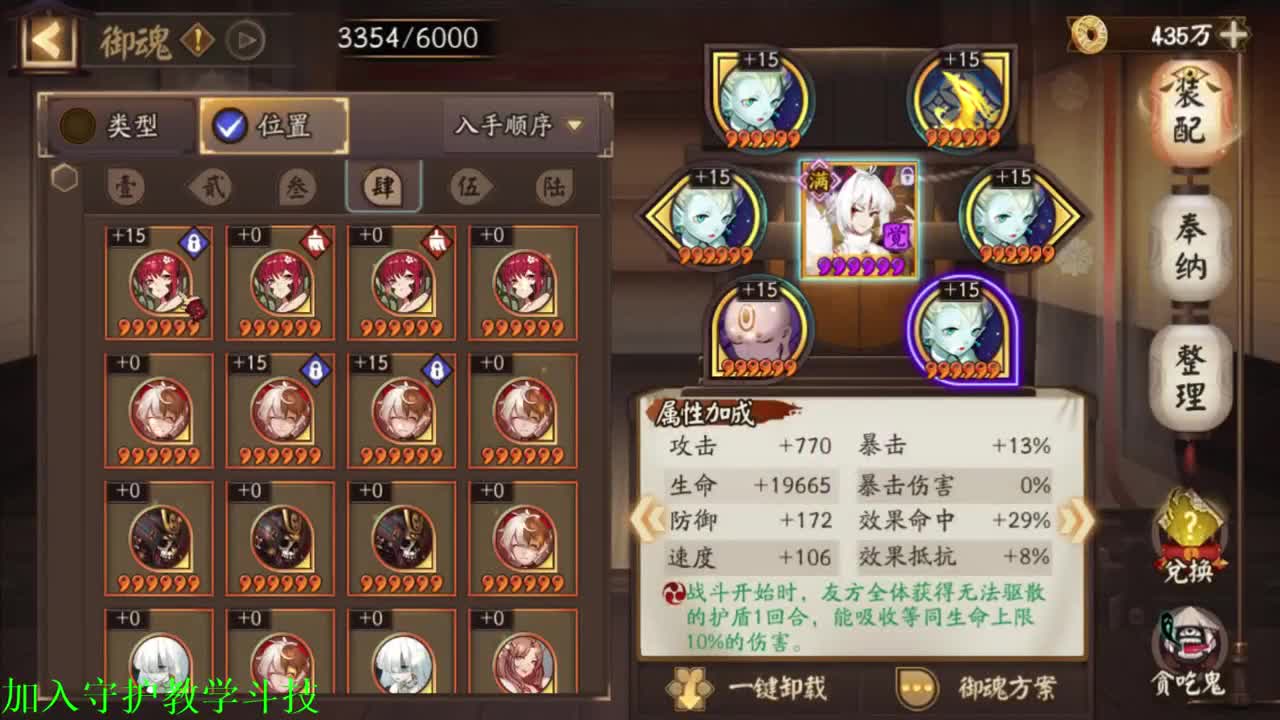Switch to the 伍 position tab
This screenshot has width=1280, height=720.
tap(471, 186)
